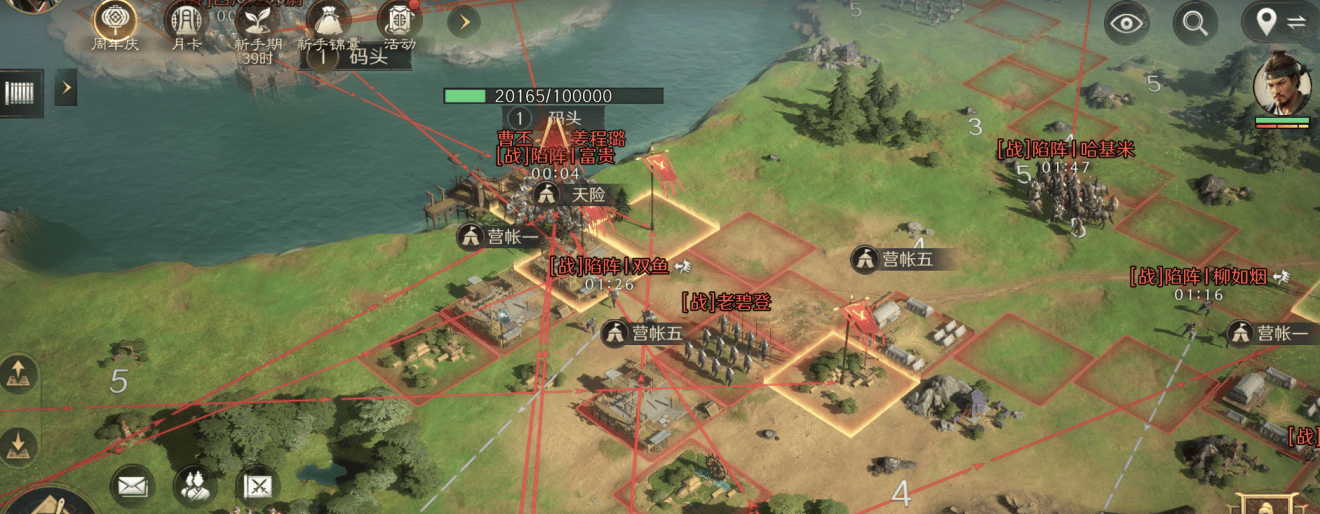Open the bamboo scroll panel
The width and height of the screenshot is (1320, 514).
pyautogui.click(x=20, y=92)
